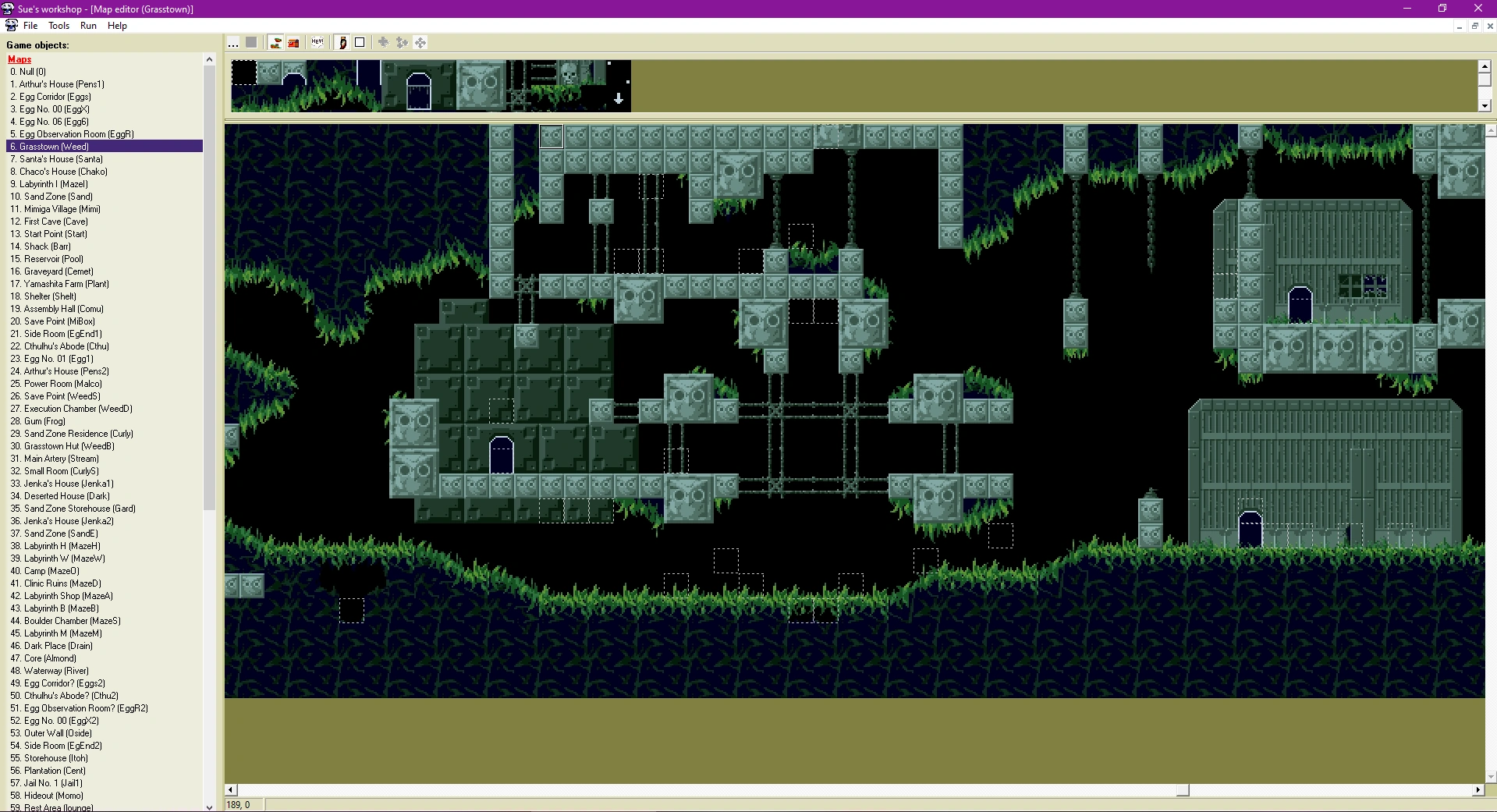This screenshot has width=1497, height=812.
Task: Open the script editor with the HEY! icon
Action: tap(317, 43)
